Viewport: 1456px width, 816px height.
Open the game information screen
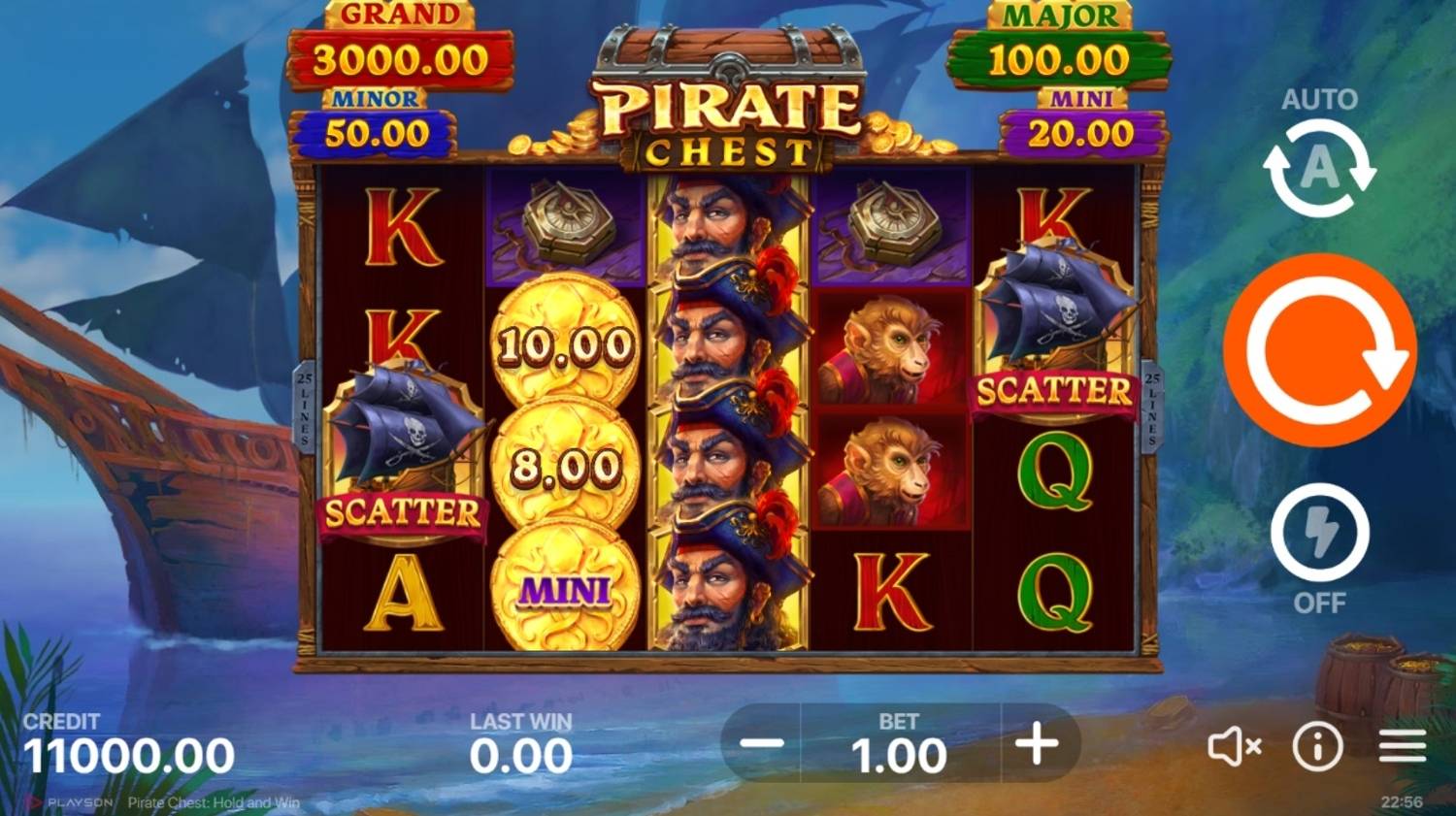(x=1317, y=745)
